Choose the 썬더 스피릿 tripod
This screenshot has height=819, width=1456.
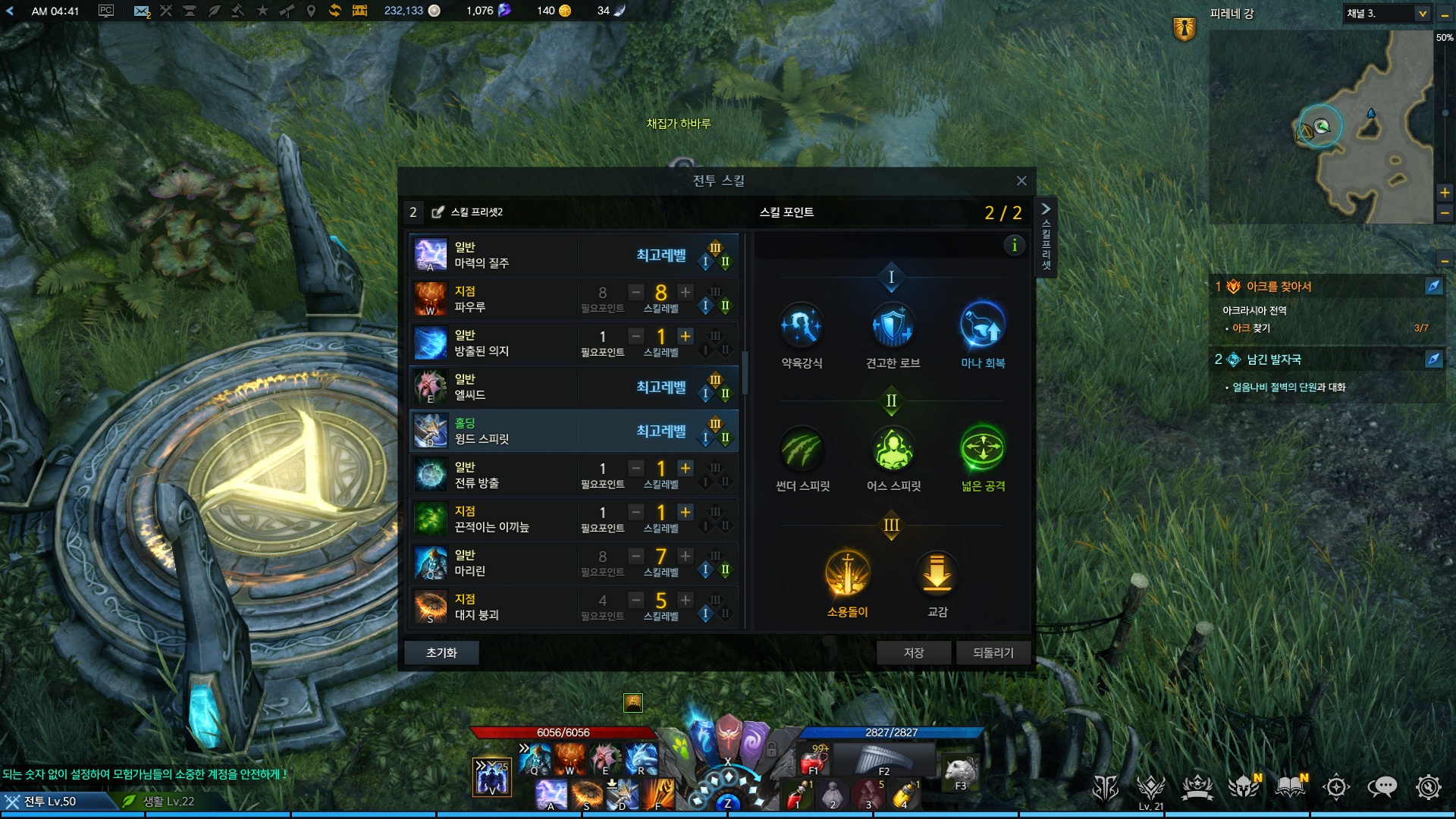click(802, 449)
